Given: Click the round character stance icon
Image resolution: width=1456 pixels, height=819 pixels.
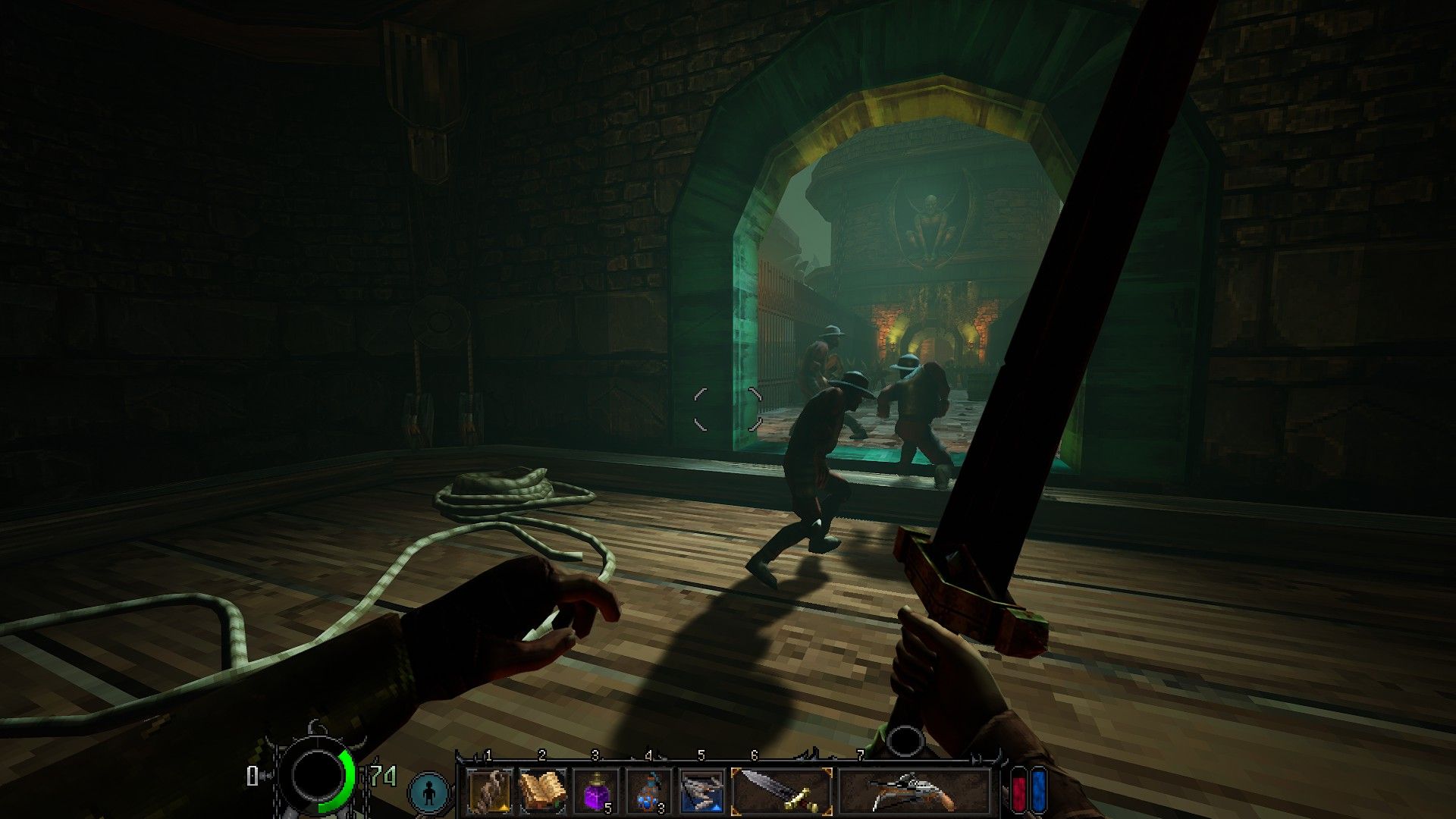Looking at the screenshot, I should coord(429,793).
